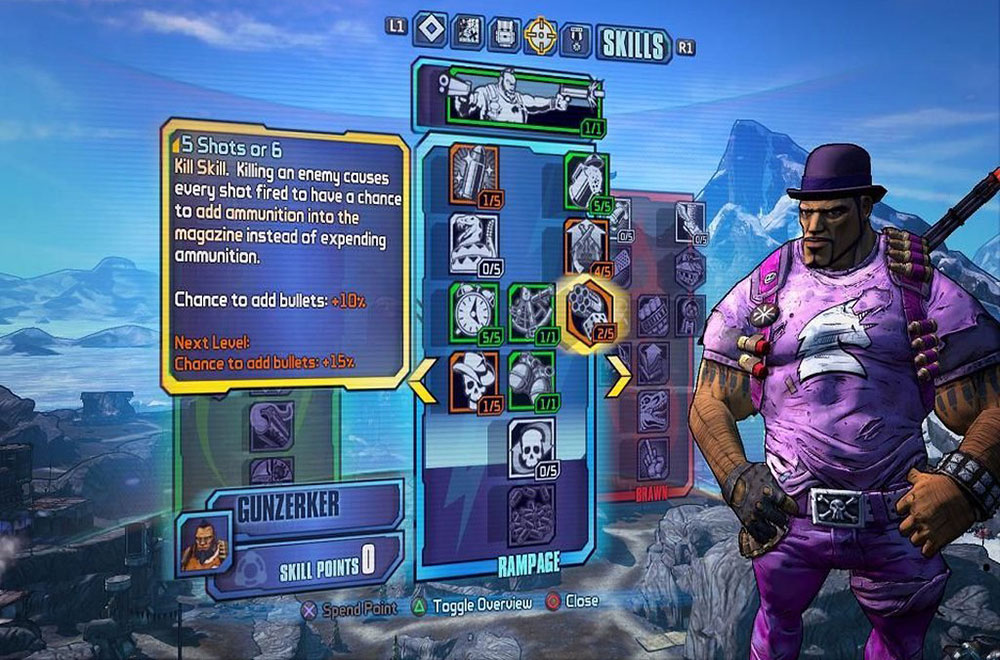Select the locked bullet pile skill at bottom
This screenshot has height=660, width=1000.
(530, 512)
